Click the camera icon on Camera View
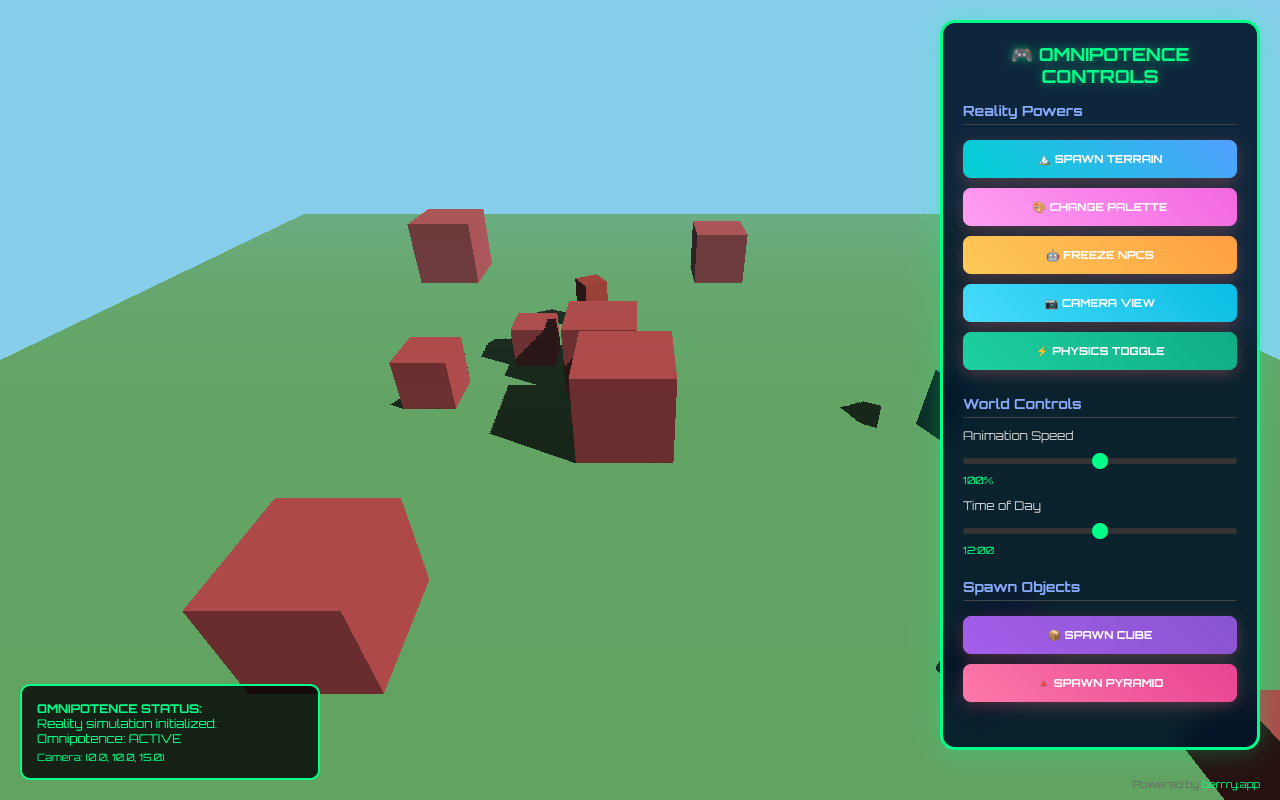This screenshot has width=1280, height=800. [1051, 303]
